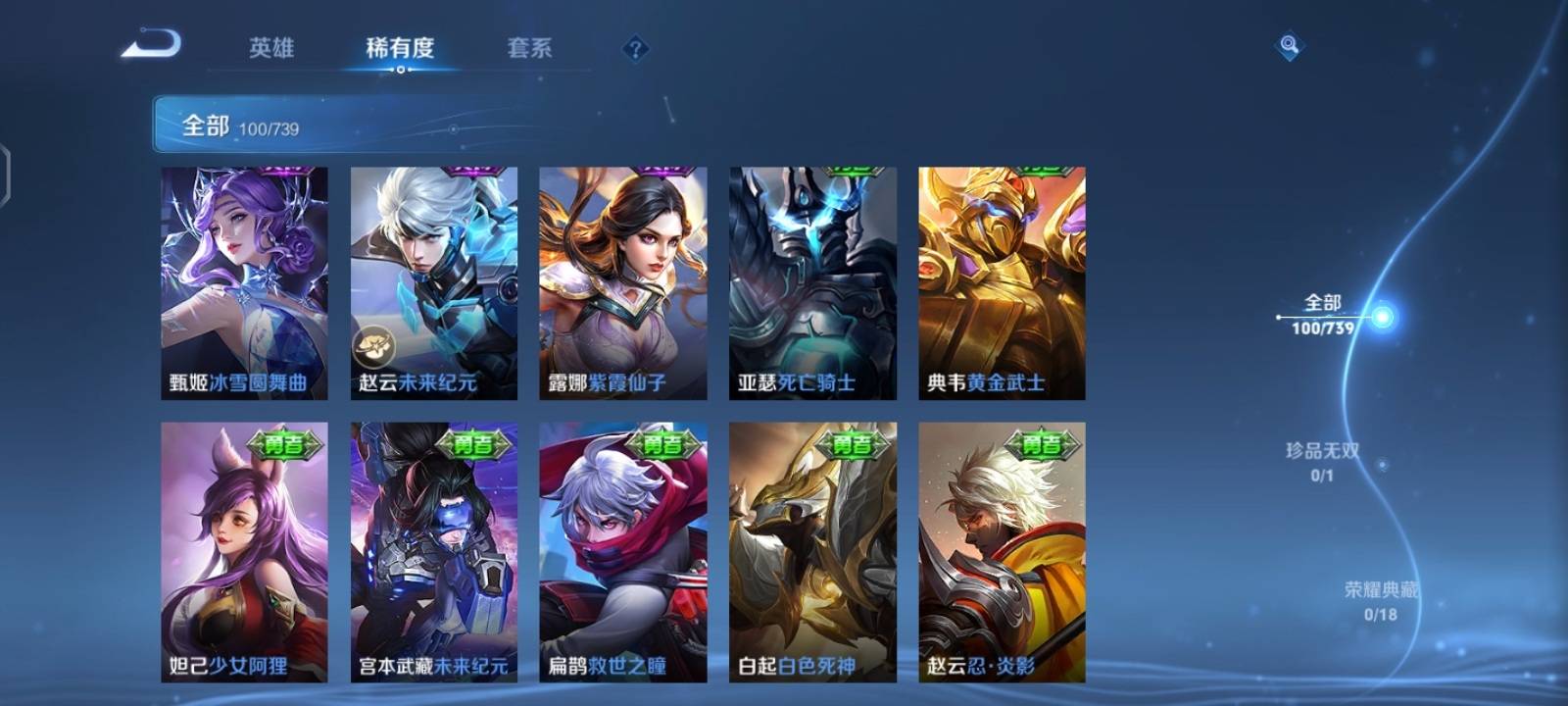
Task: Pick 典韦 黄金武士 skin card
Action: pos(1002,282)
